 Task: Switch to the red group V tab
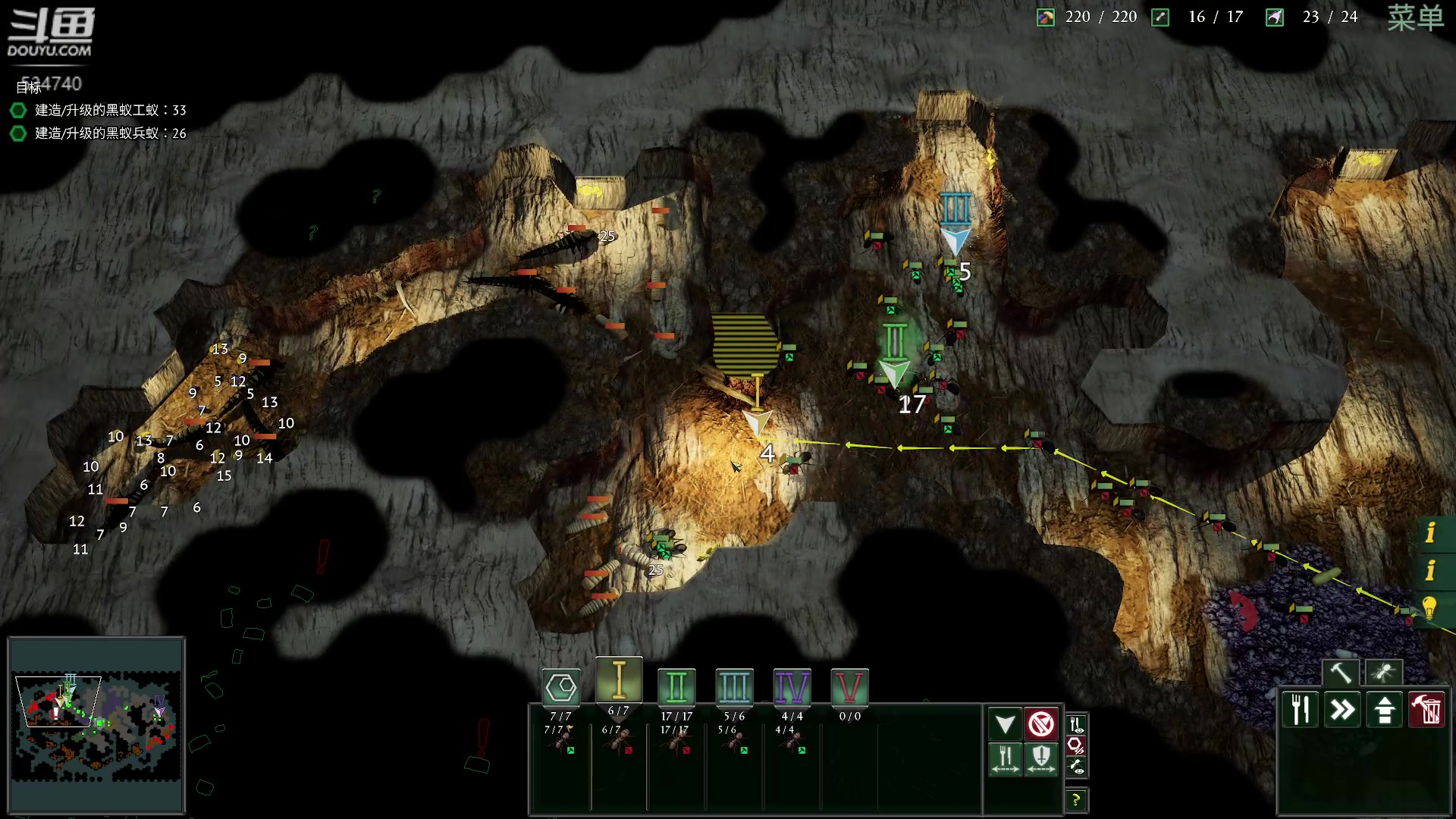tap(849, 688)
